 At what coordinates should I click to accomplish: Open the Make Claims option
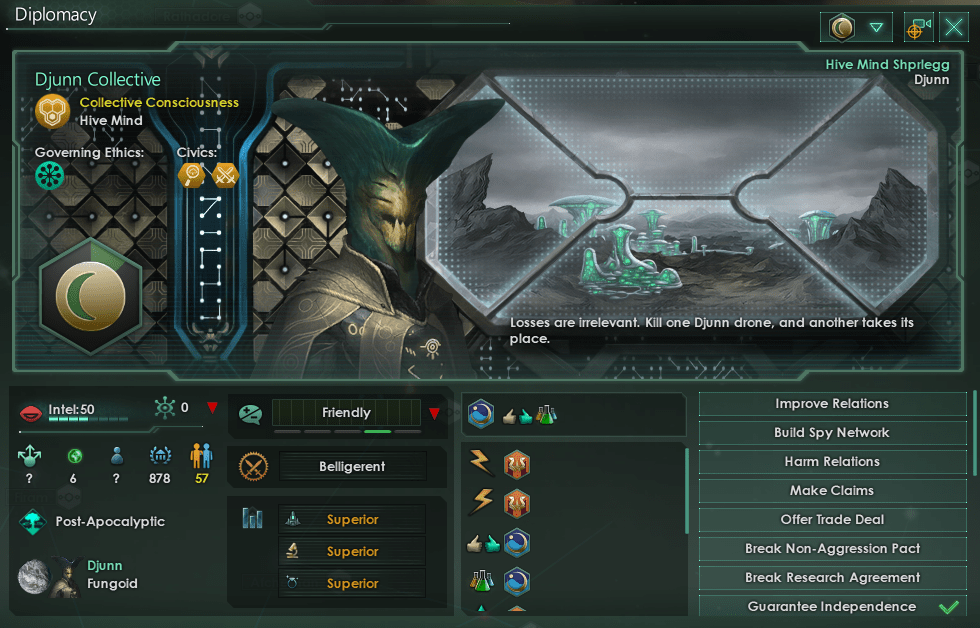pos(832,491)
